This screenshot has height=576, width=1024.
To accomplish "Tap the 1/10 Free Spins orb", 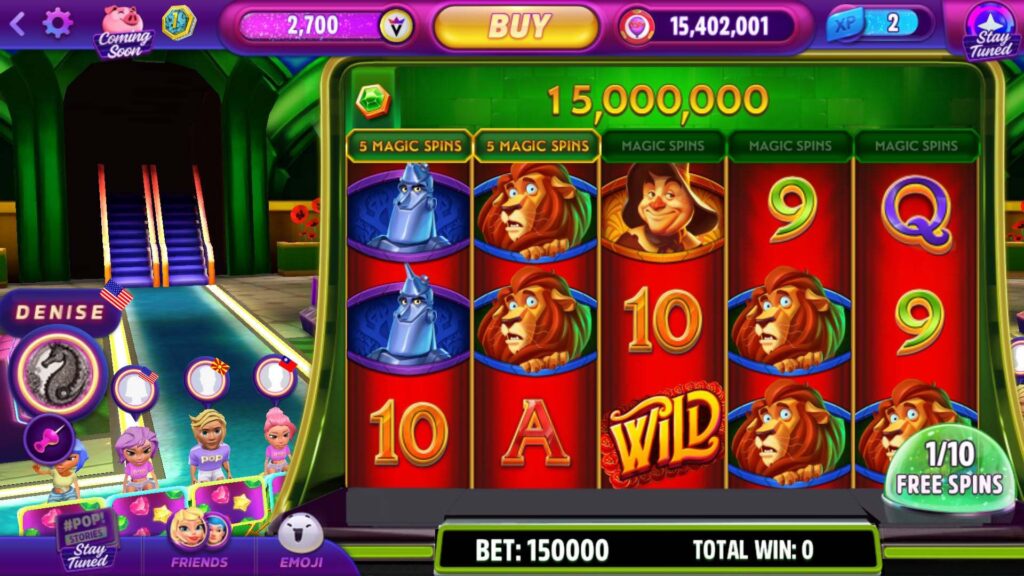I will click(x=948, y=468).
